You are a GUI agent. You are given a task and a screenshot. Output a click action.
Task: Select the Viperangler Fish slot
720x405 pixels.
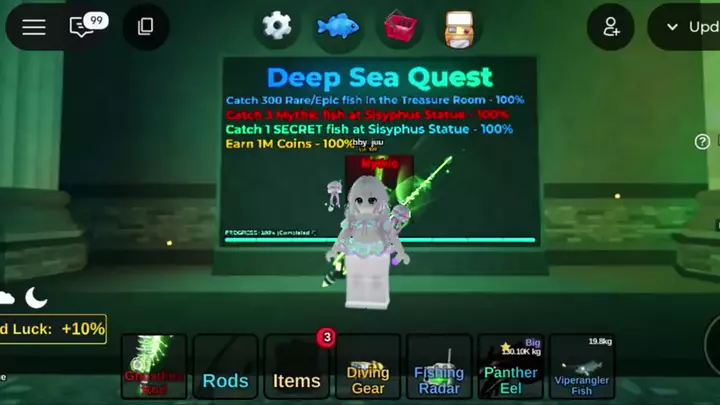(x=581, y=367)
